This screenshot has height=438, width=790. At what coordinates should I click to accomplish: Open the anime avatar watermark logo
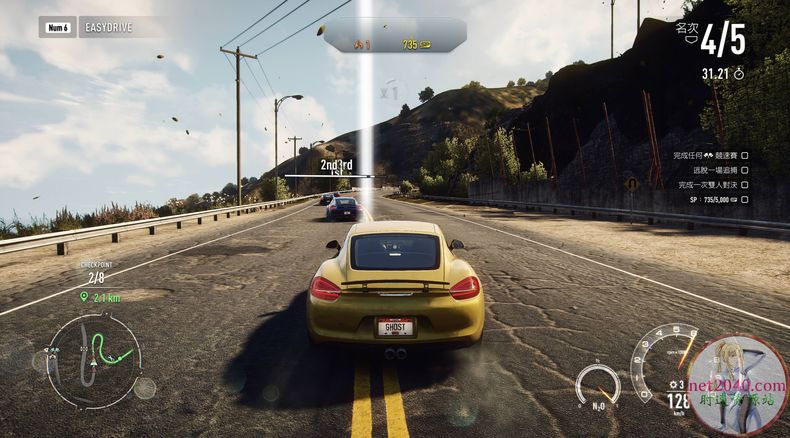point(738,385)
